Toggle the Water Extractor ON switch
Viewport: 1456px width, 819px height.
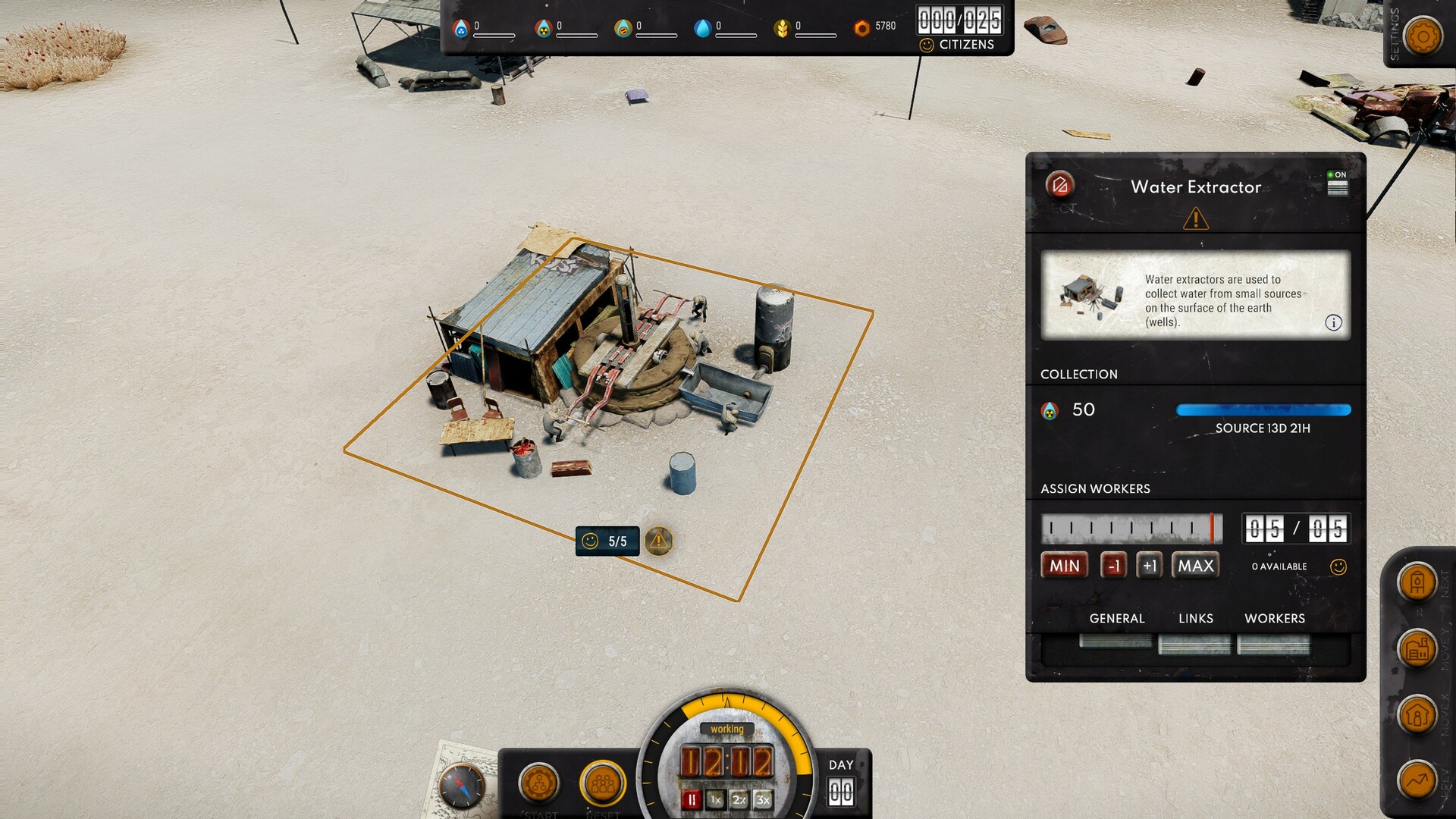coord(1337,184)
